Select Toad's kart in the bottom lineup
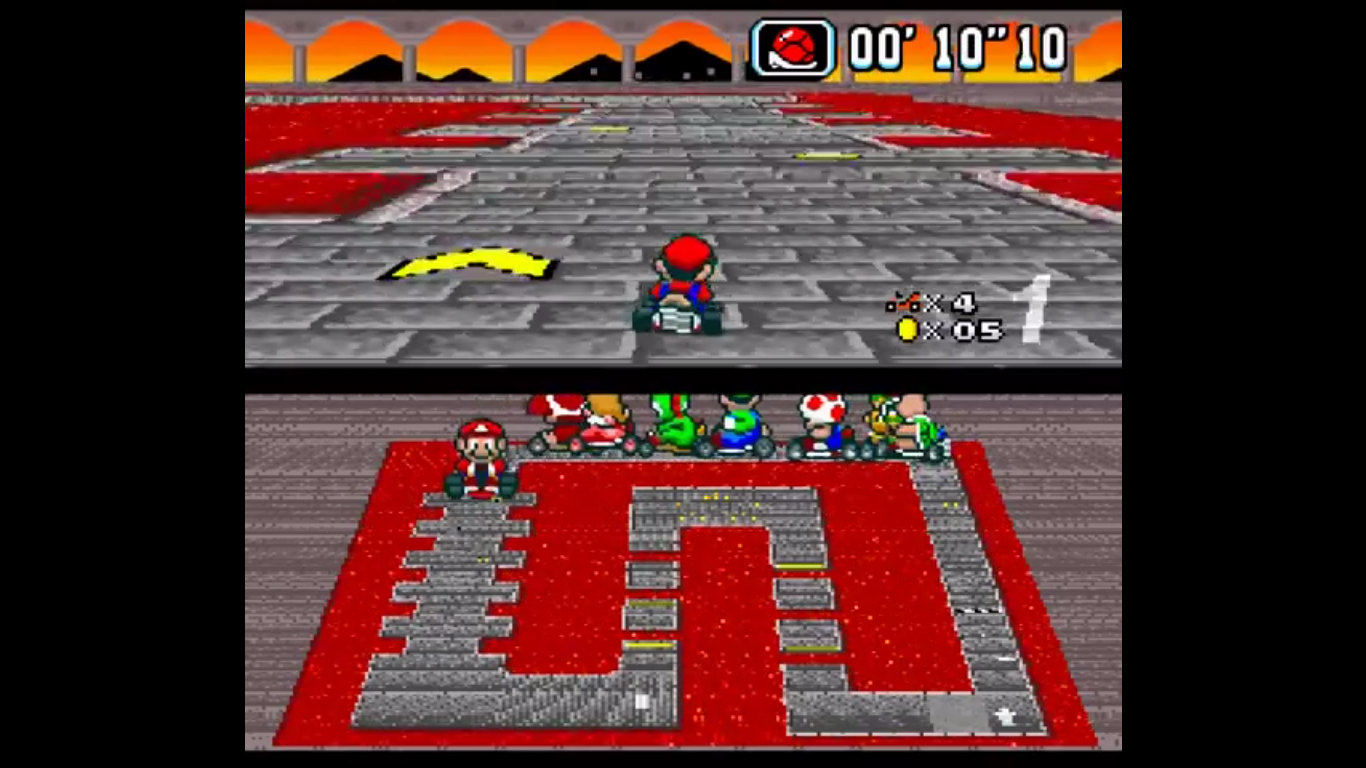 [820, 430]
